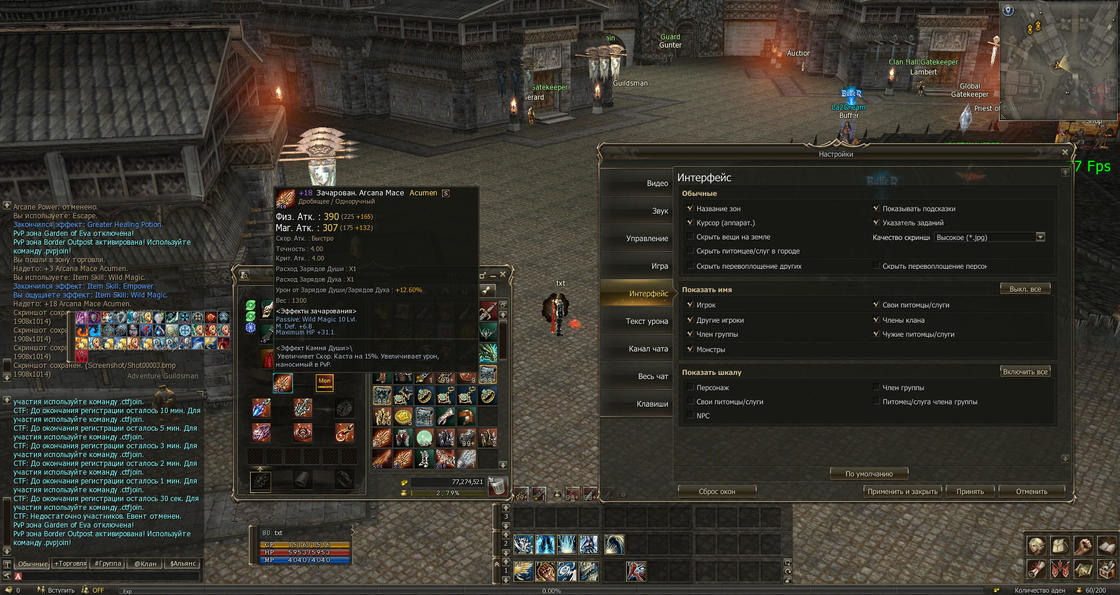
Task: Click the inventory trash bin icon
Action: [x=496, y=486]
